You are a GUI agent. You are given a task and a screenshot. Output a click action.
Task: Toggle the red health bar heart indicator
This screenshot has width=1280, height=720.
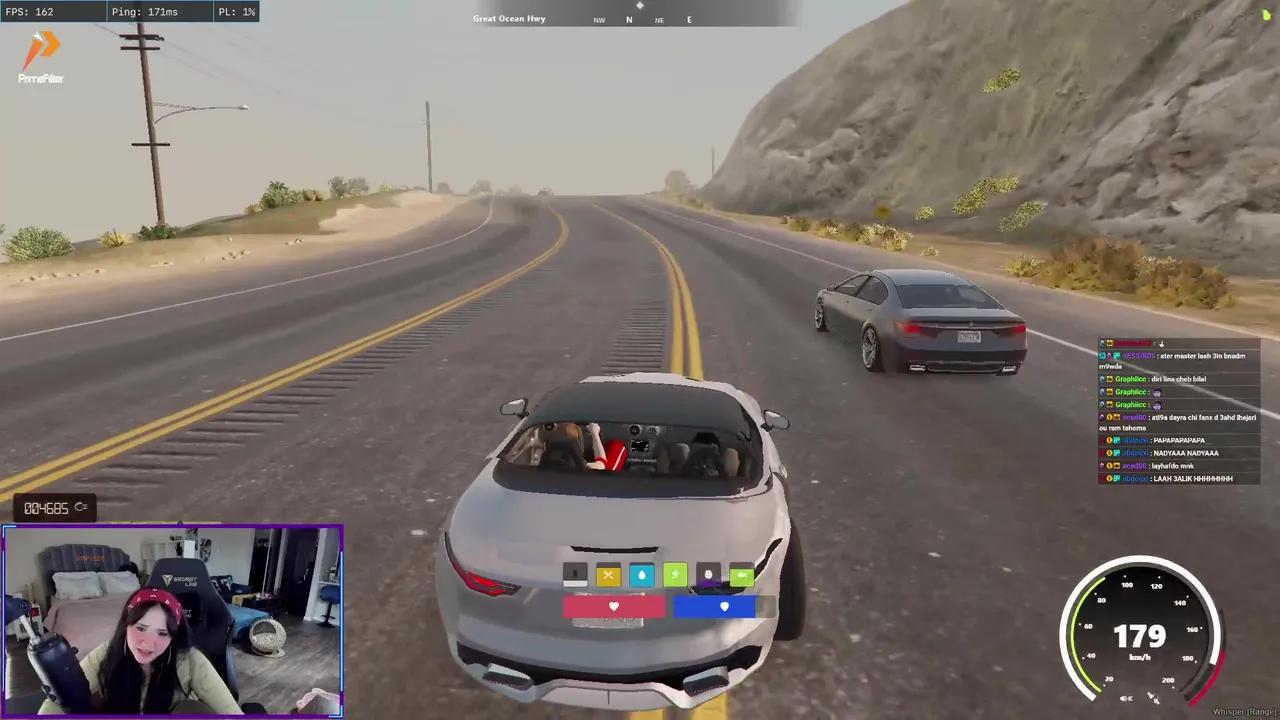click(x=613, y=606)
